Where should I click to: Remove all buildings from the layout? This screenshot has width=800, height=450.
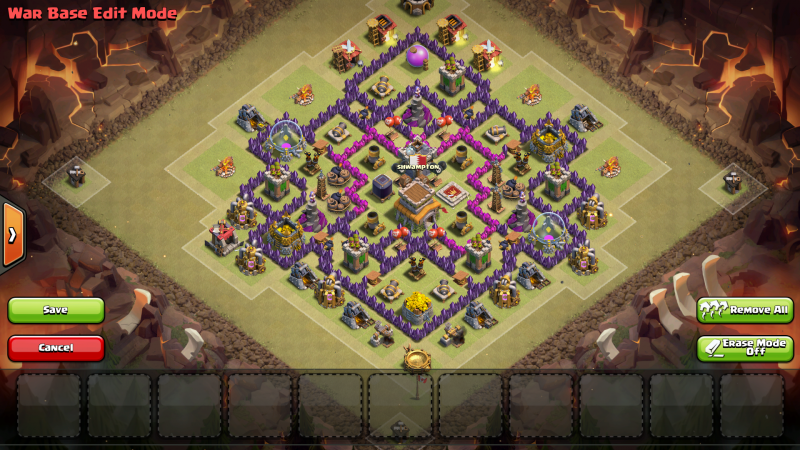[745, 310]
